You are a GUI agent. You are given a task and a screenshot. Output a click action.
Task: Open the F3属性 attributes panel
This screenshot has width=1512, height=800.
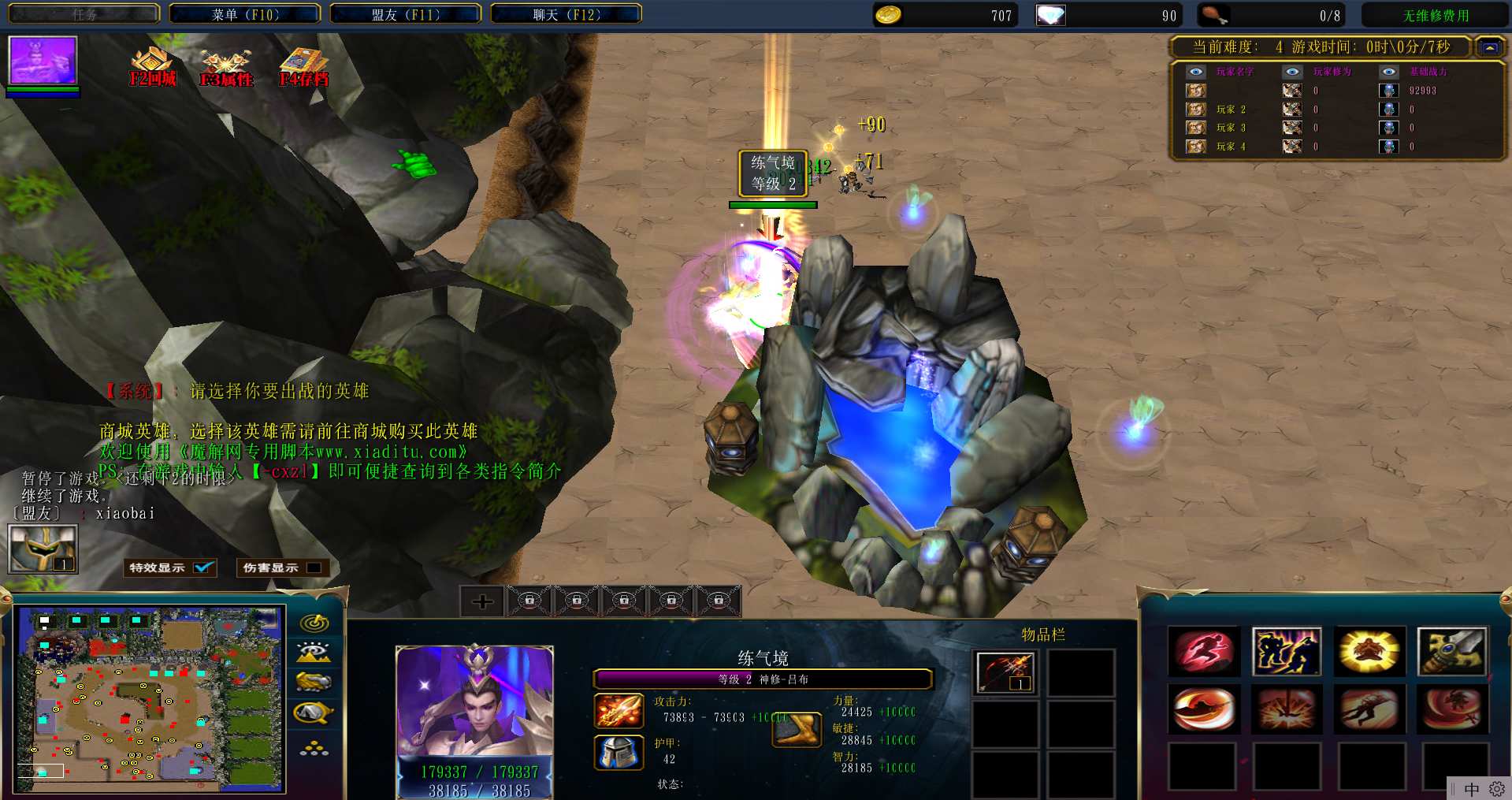pos(226,67)
